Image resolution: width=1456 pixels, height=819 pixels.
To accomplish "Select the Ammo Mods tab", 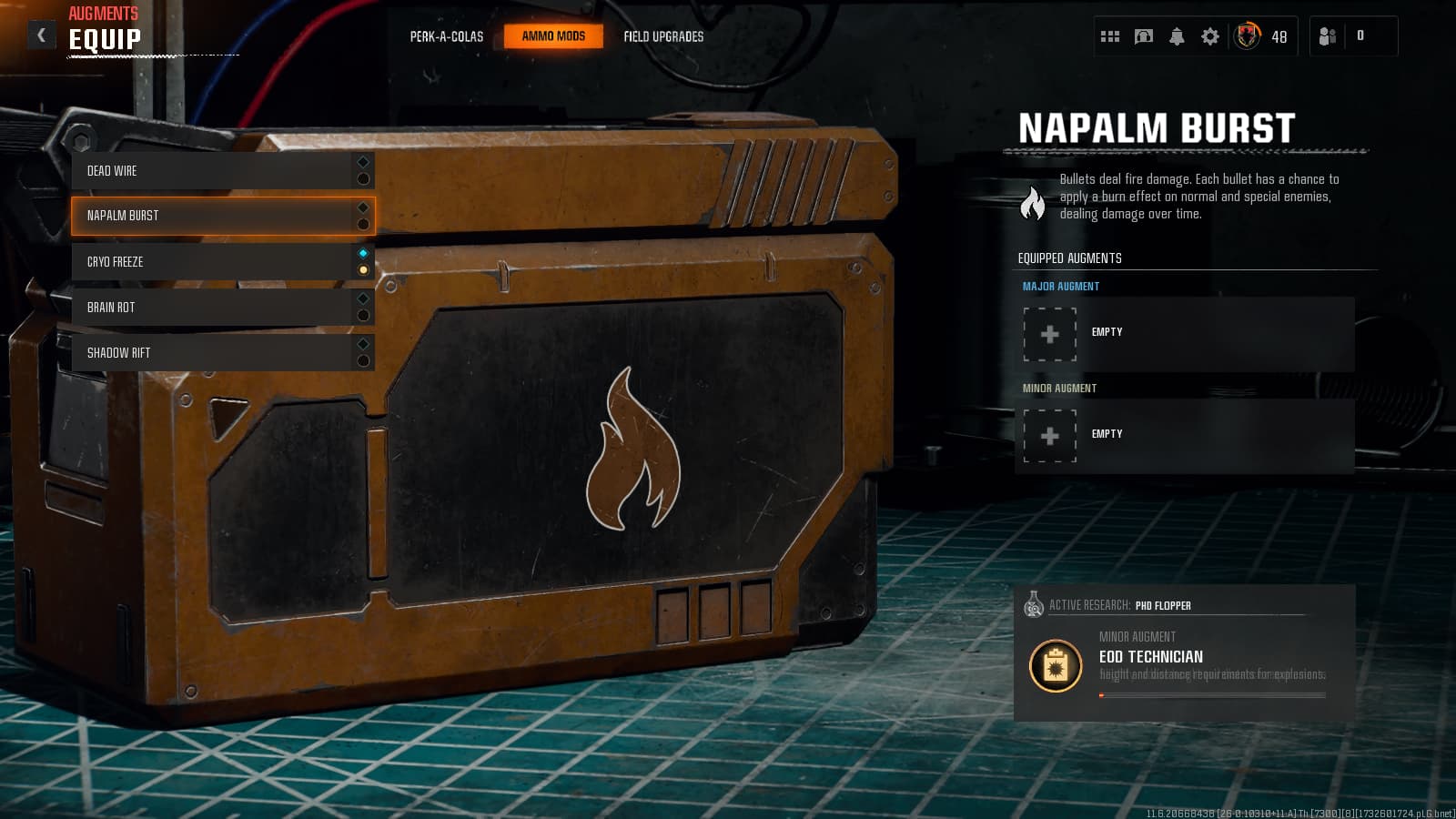I will tap(553, 36).
